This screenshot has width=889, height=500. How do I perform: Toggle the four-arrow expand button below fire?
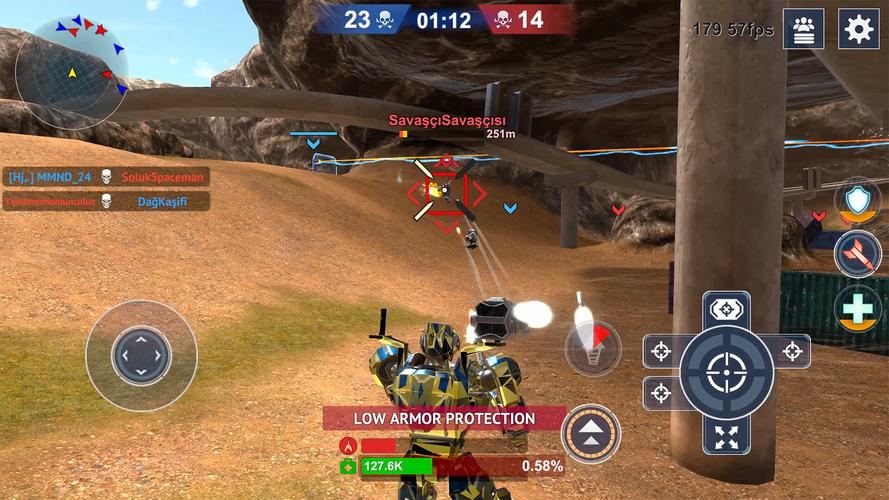[x=726, y=436]
